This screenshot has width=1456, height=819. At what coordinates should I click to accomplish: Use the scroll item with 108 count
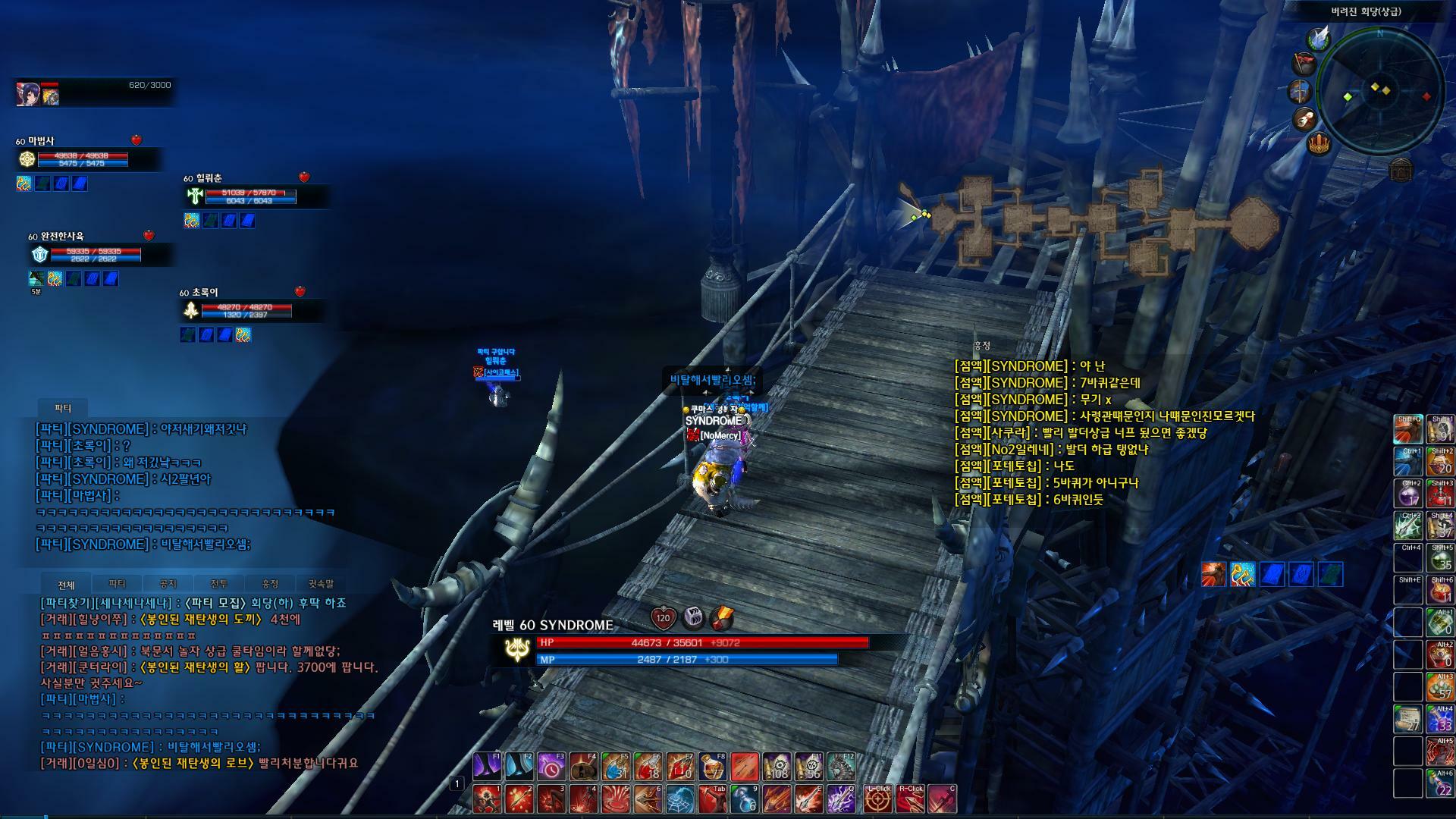click(x=777, y=767)
